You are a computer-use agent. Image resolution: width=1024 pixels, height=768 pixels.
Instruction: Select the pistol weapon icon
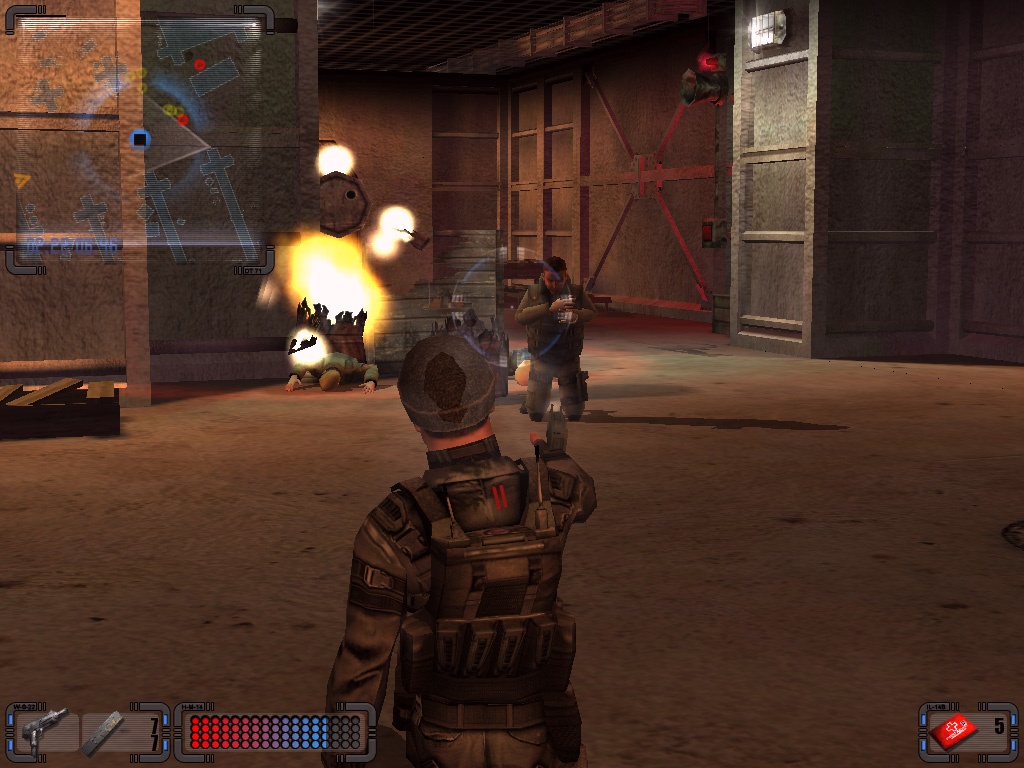tap(44, 727)
